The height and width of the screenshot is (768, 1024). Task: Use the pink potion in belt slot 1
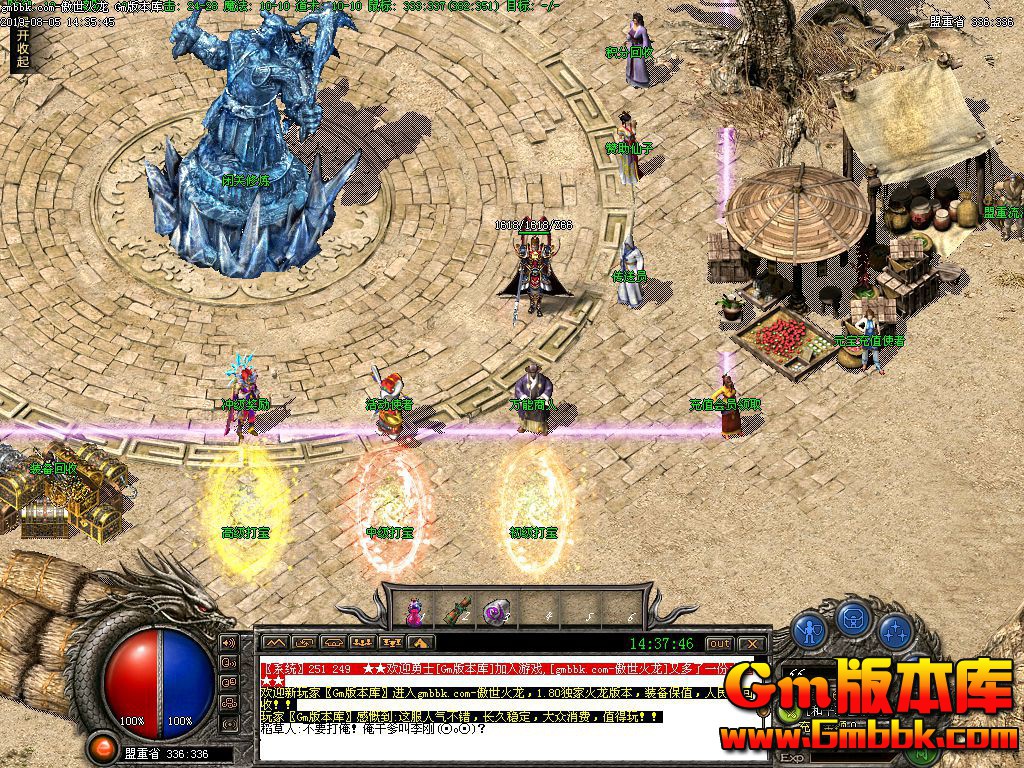[x=414, y=610]
